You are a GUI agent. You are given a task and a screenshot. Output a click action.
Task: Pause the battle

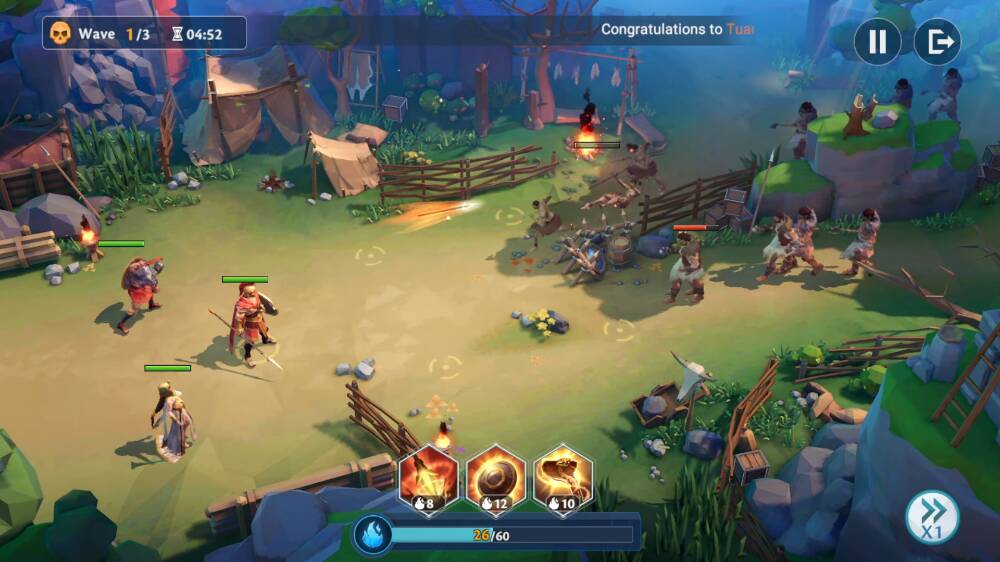[x=877, y=42]
